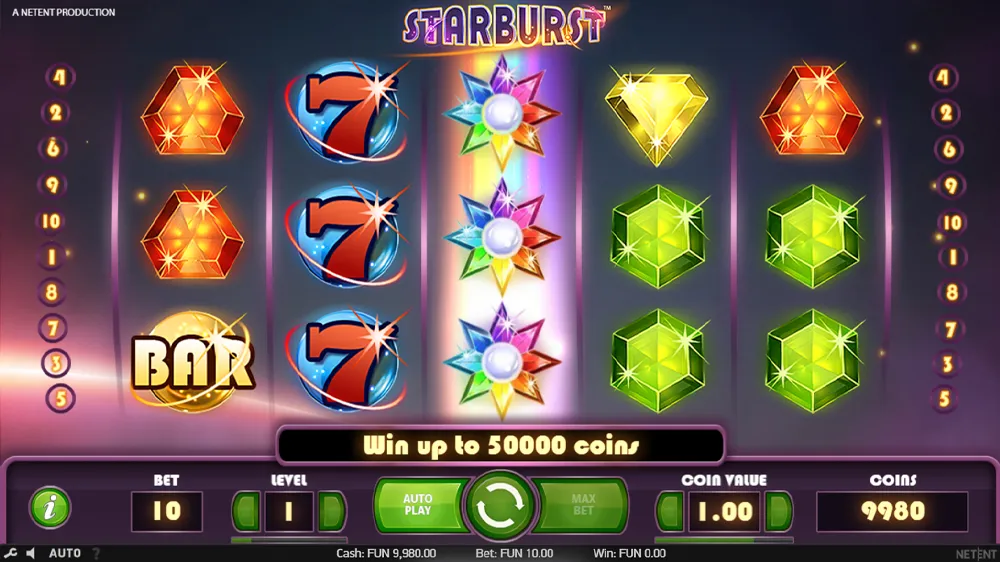Increase the bet Level
This screenshot has height=562, width=1000.
(332, 511)
